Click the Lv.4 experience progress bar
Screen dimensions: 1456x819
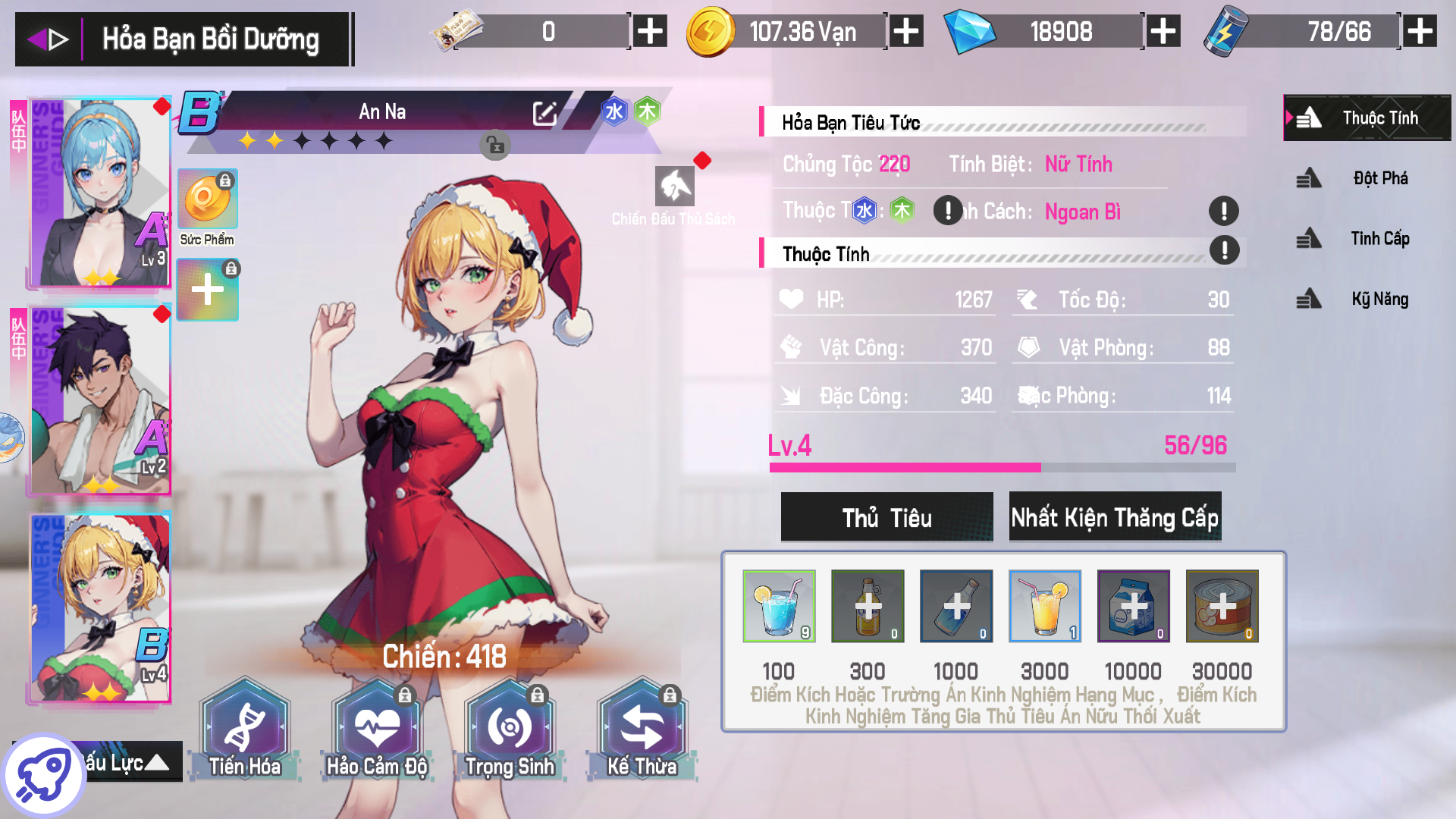(1003, 468)
